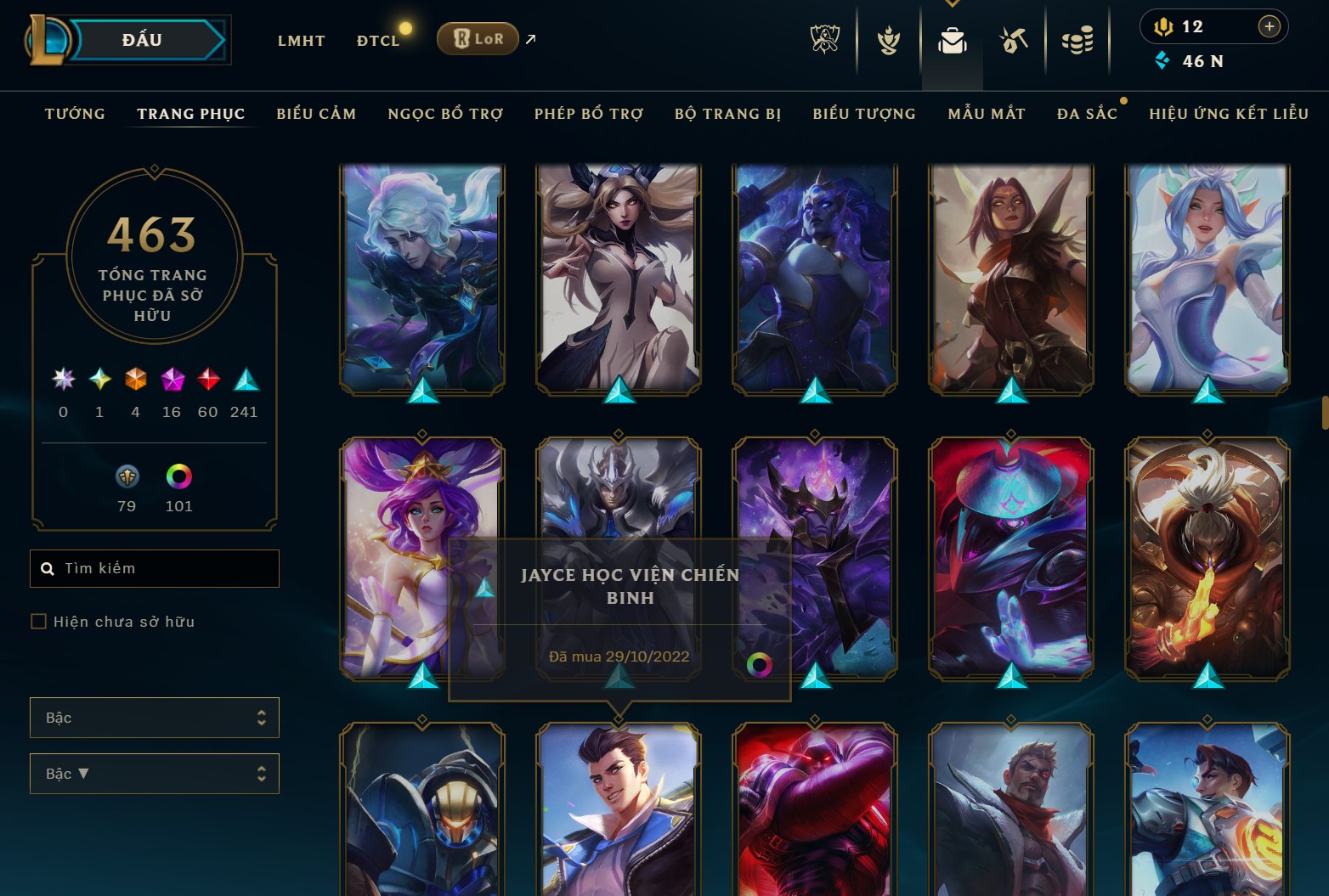Image resolution: width=1329 pixels, height=896 pixels.
Task: Open the ĐTCL menu item
Action: click(378, 40)
